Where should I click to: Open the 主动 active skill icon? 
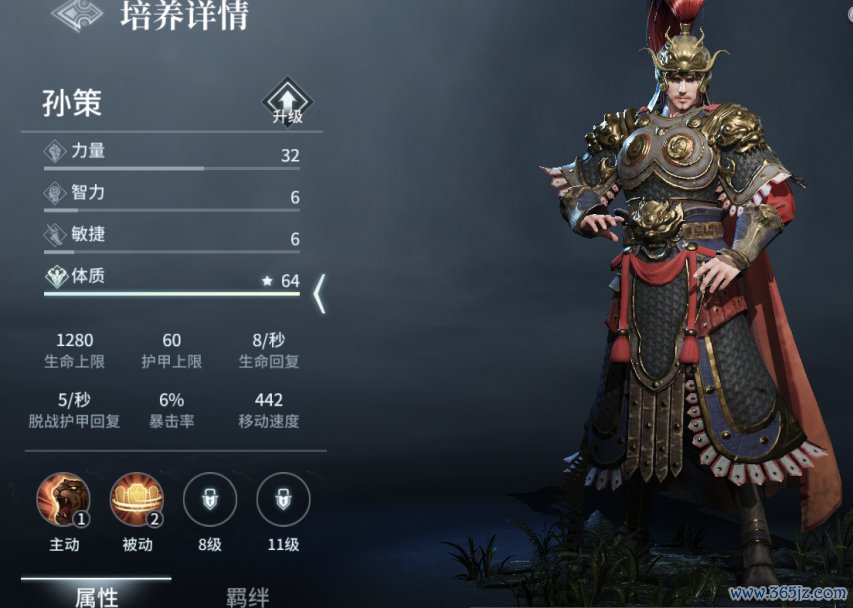pyautogui.click(x=64, y=500)
